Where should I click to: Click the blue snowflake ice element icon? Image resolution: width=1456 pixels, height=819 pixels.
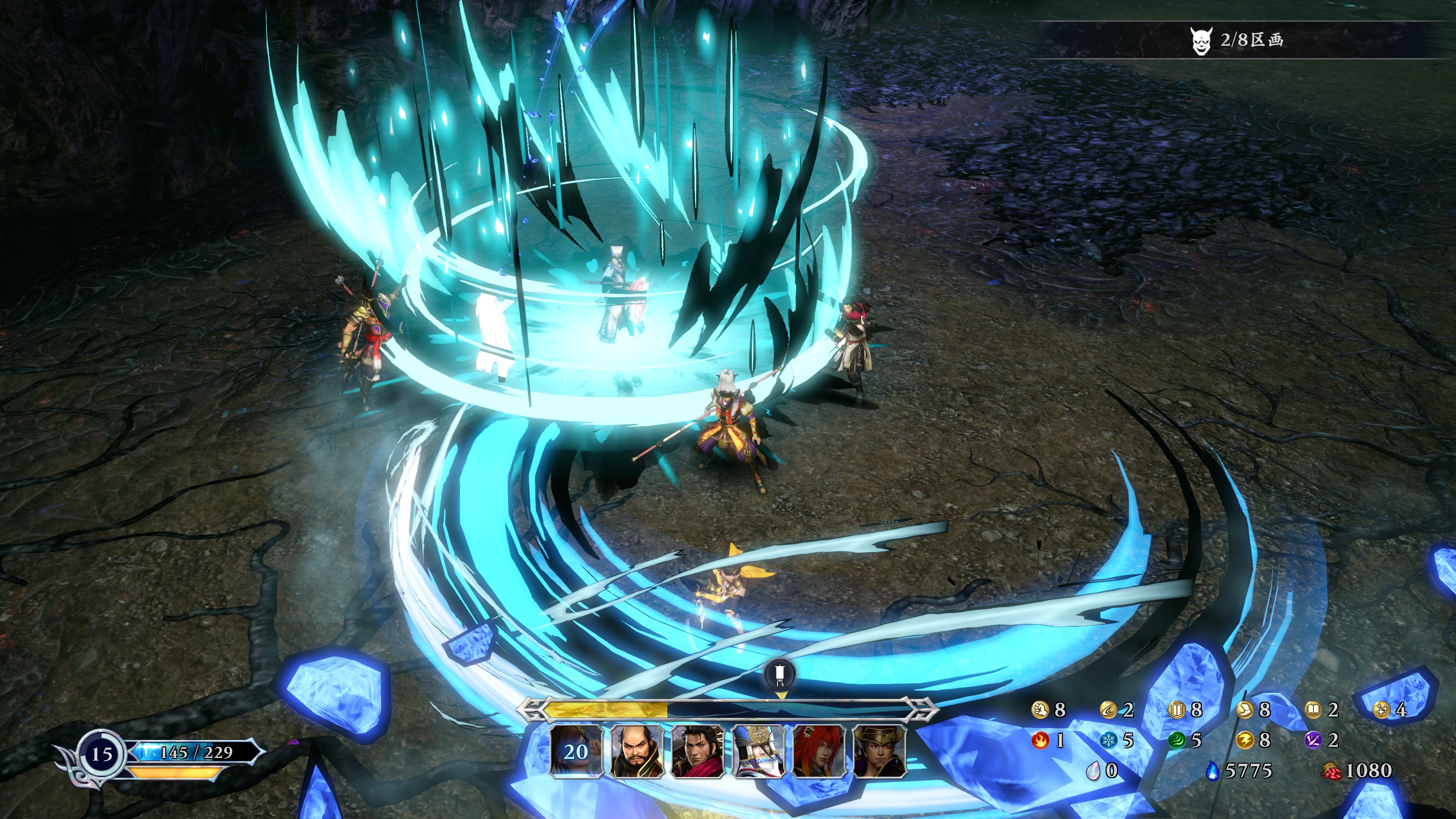point(1108,740)
